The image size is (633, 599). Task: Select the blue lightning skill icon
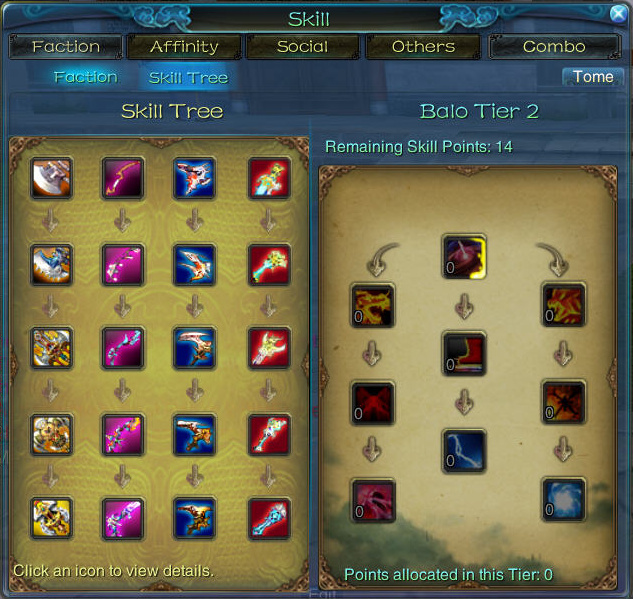(x=464, y=451)
